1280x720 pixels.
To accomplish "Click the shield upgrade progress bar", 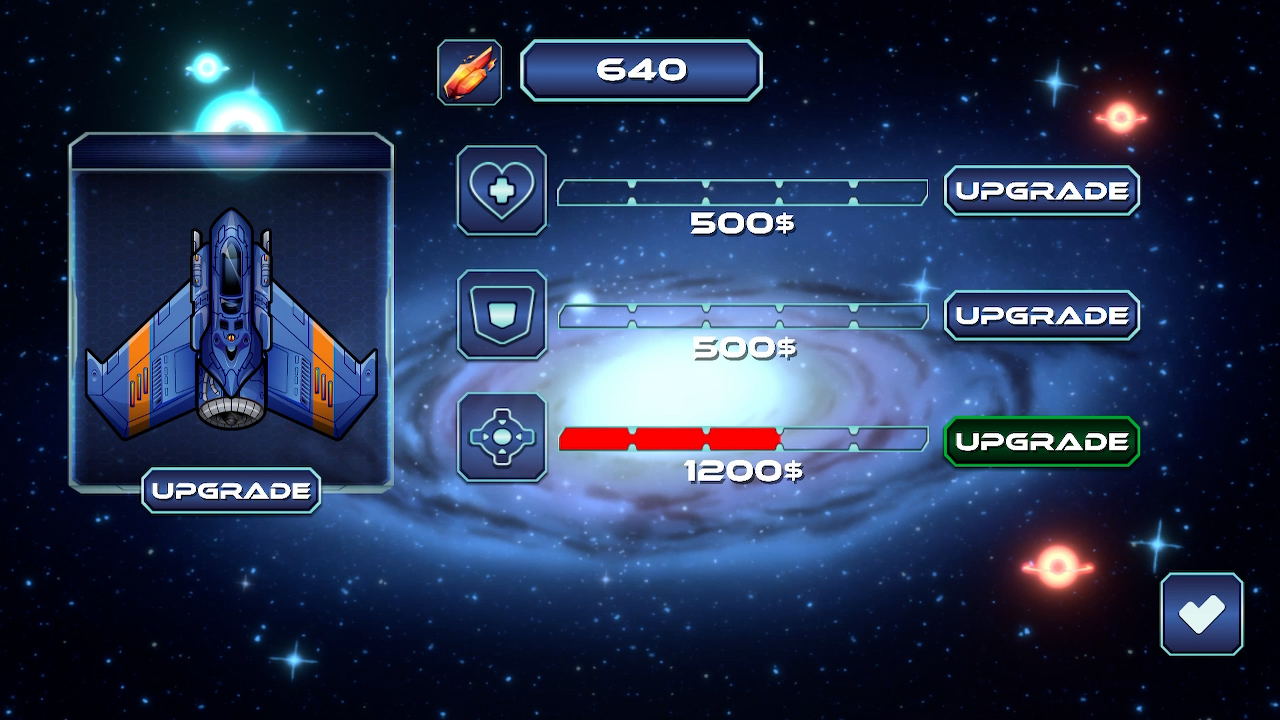I will click(x=742, y=314).
